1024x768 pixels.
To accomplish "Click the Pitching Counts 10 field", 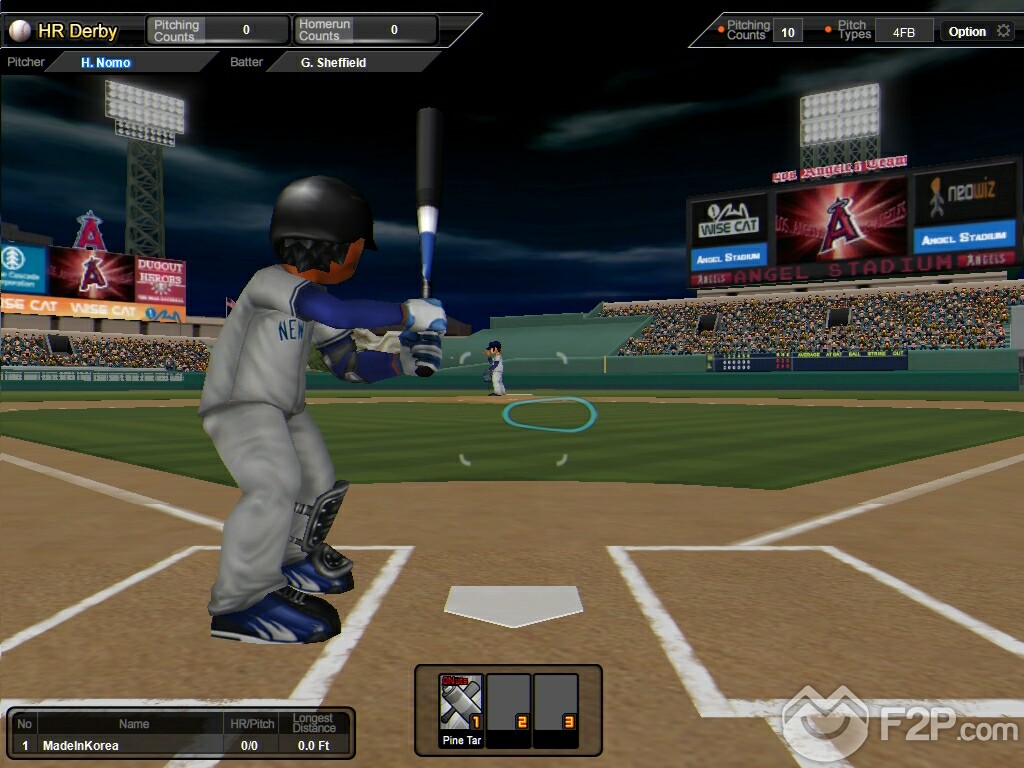I will pyautogui.click(x=787, y=32).
